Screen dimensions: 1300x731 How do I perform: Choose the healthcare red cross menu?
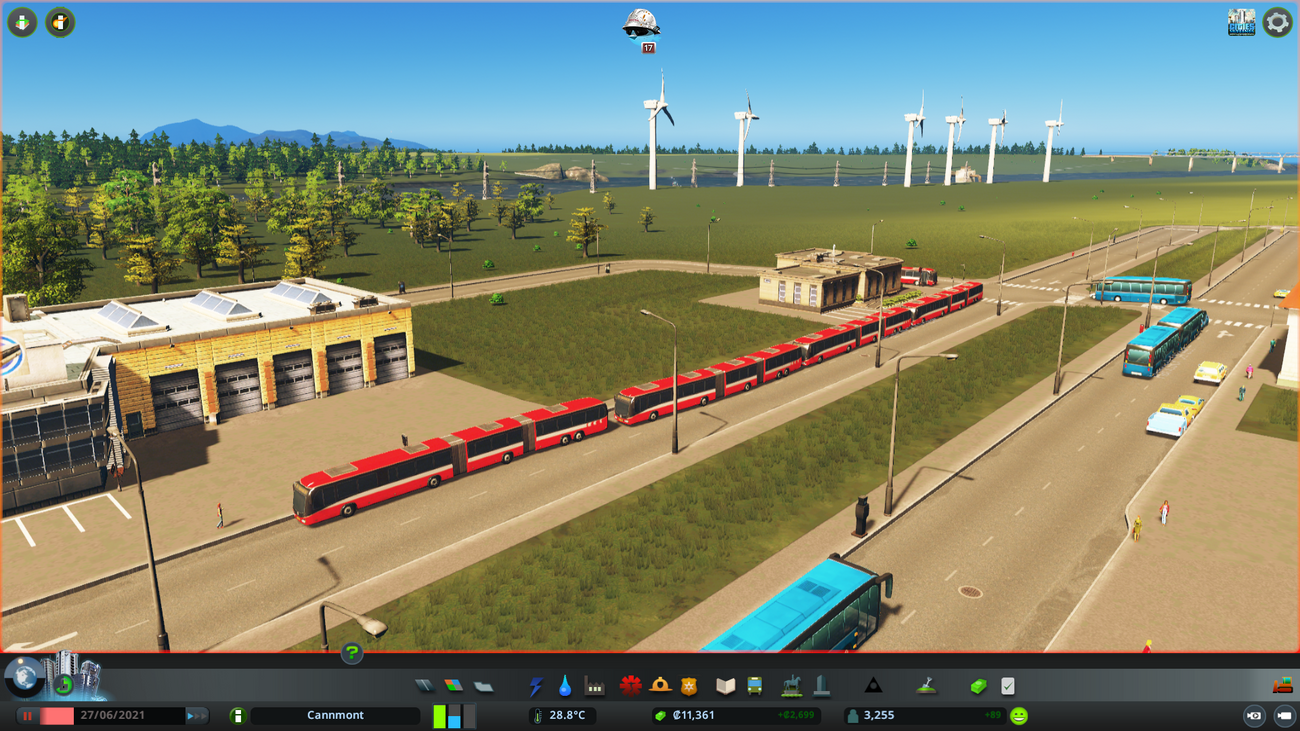pyautogui.click(x=630, y=686)
